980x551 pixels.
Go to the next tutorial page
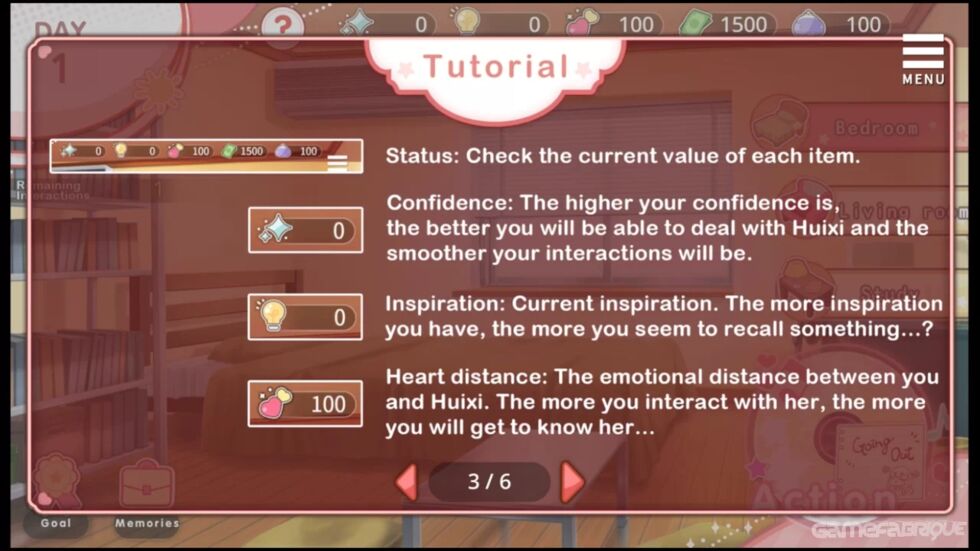pos(572,482)
